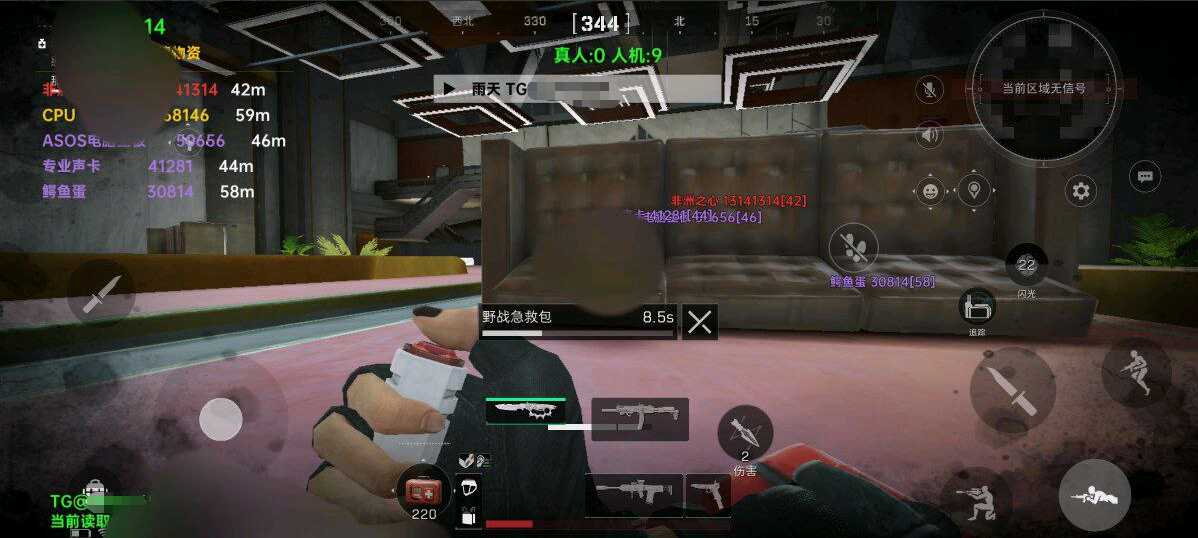
Task: Switch to crouch stance
Action: coord(976,499)
